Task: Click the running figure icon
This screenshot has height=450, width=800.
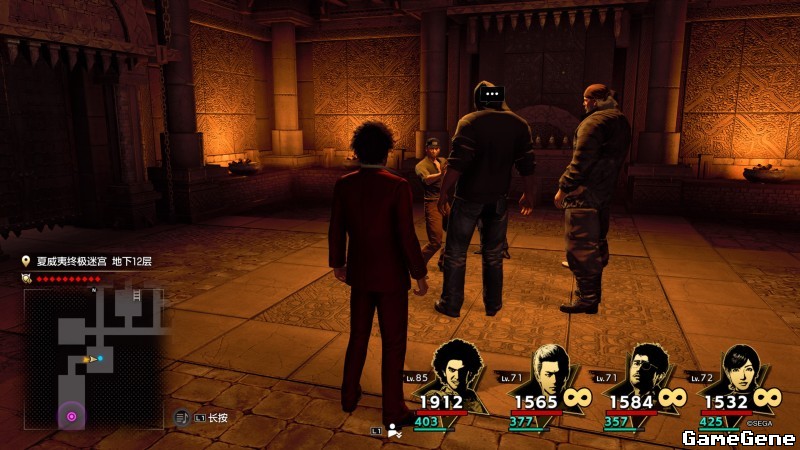Action: [395, 431]
